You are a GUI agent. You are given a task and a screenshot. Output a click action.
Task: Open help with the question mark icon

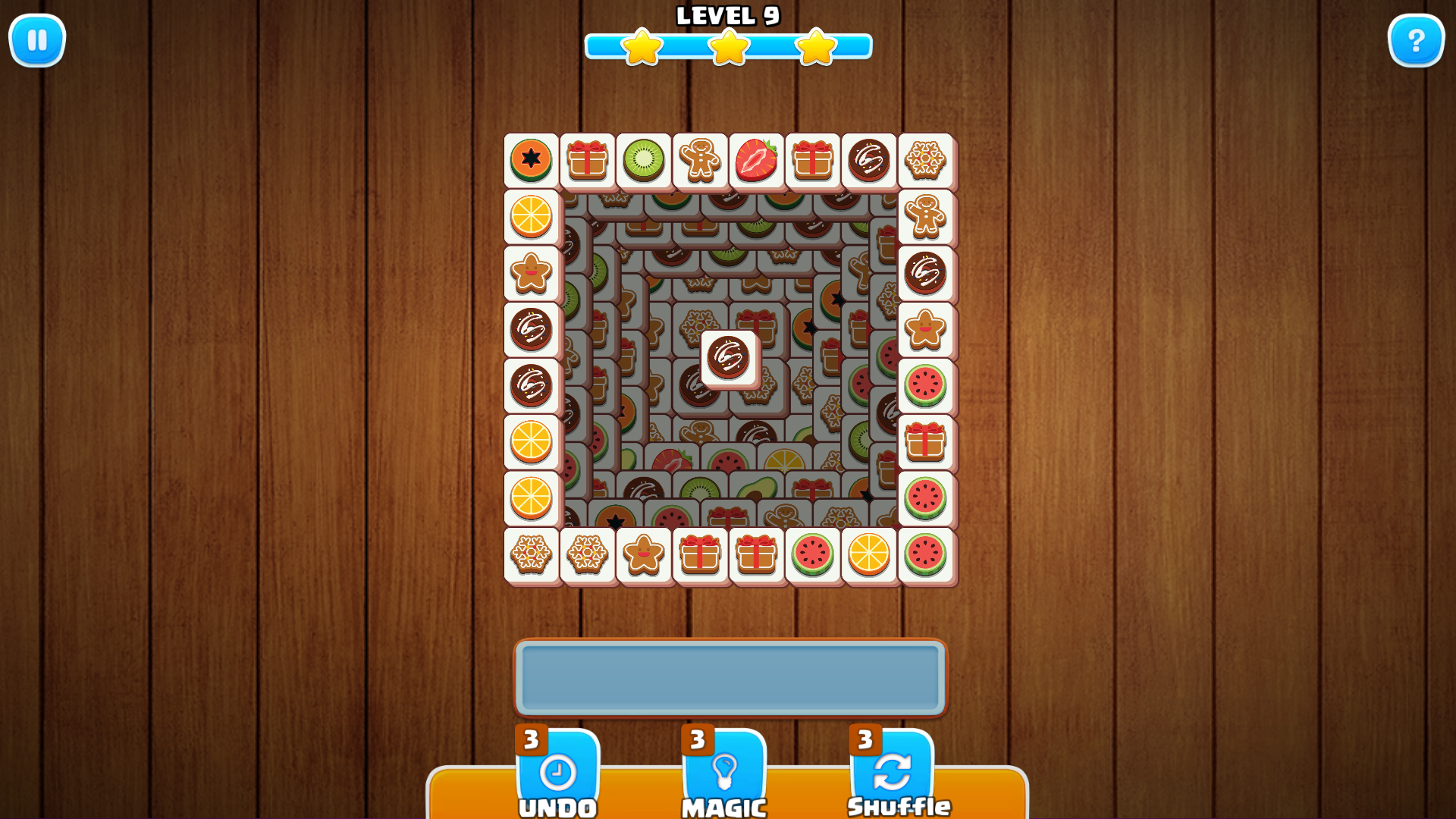point(1415,40)
